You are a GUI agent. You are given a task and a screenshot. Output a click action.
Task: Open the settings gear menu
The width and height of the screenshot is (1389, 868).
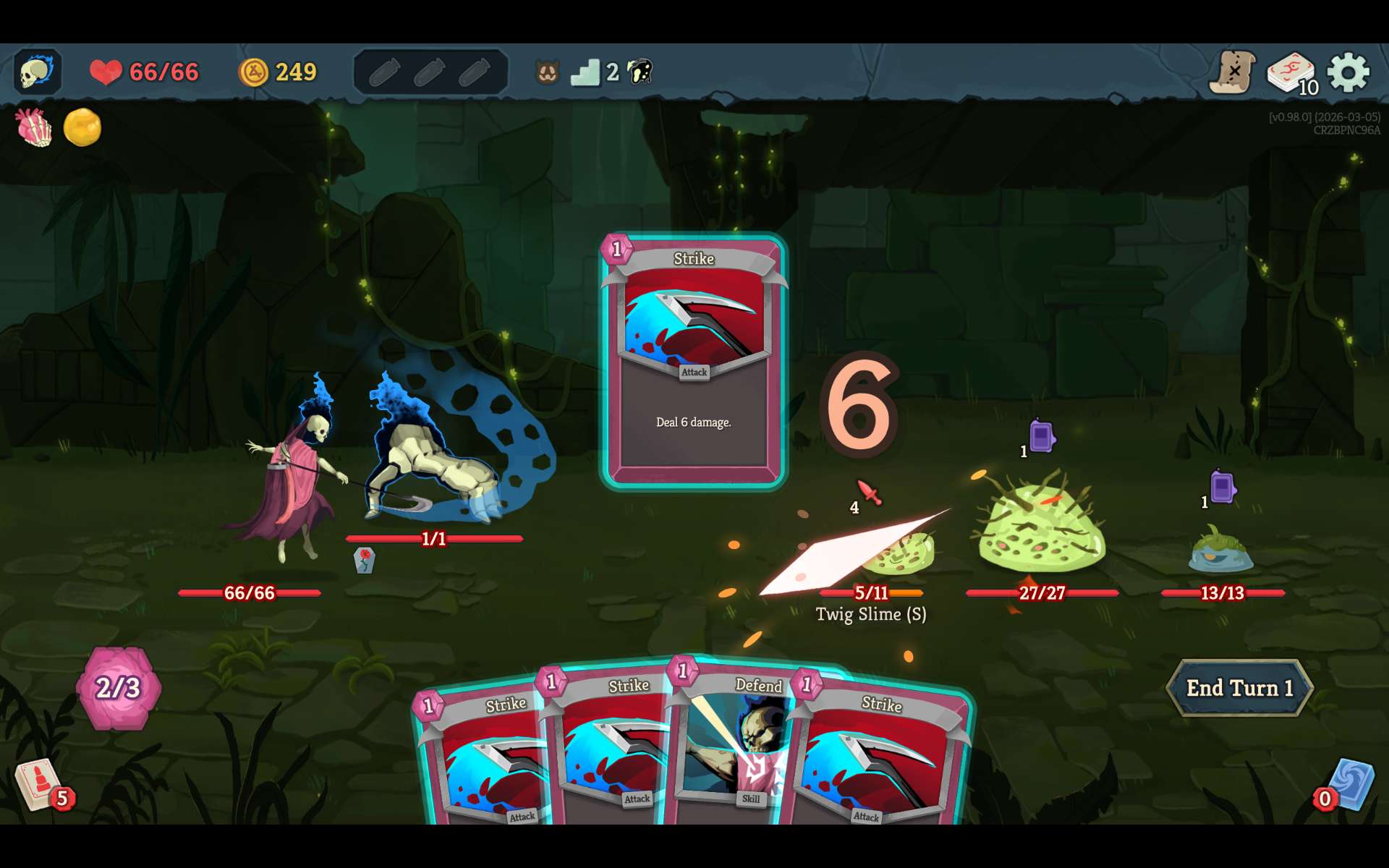(x=1348, y=72)
